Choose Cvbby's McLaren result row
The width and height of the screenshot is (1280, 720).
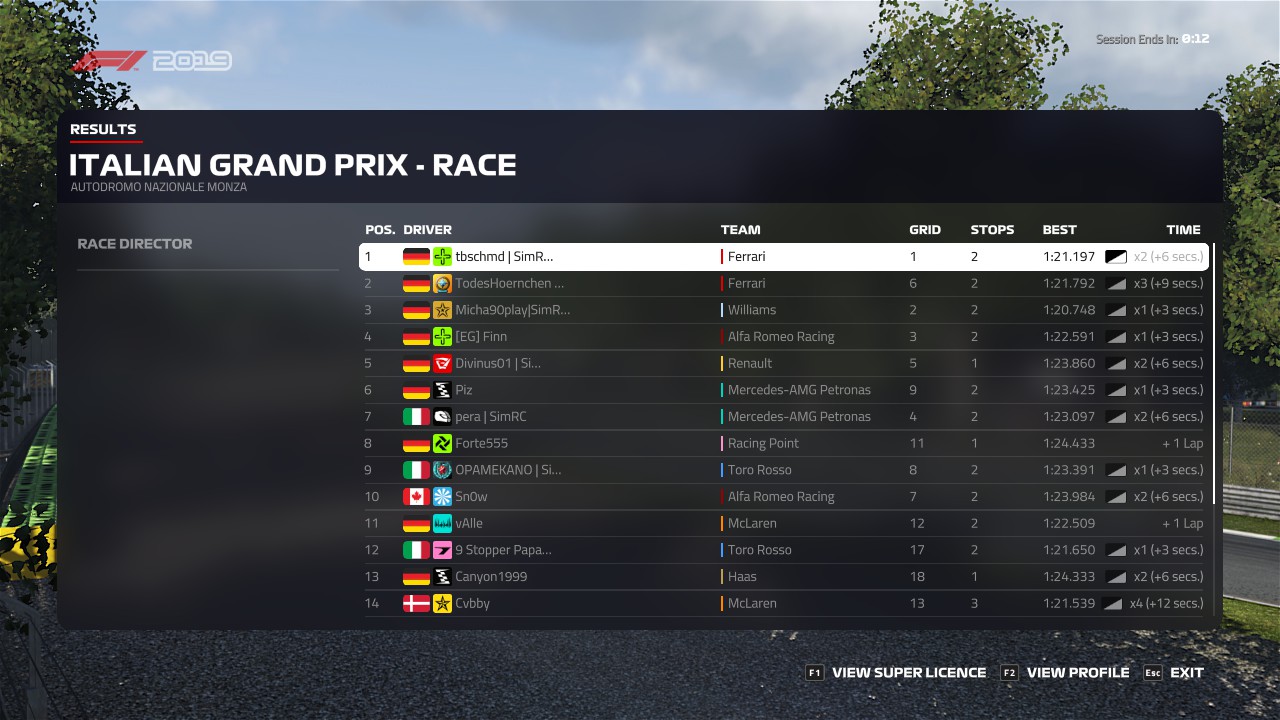point(783,604)
